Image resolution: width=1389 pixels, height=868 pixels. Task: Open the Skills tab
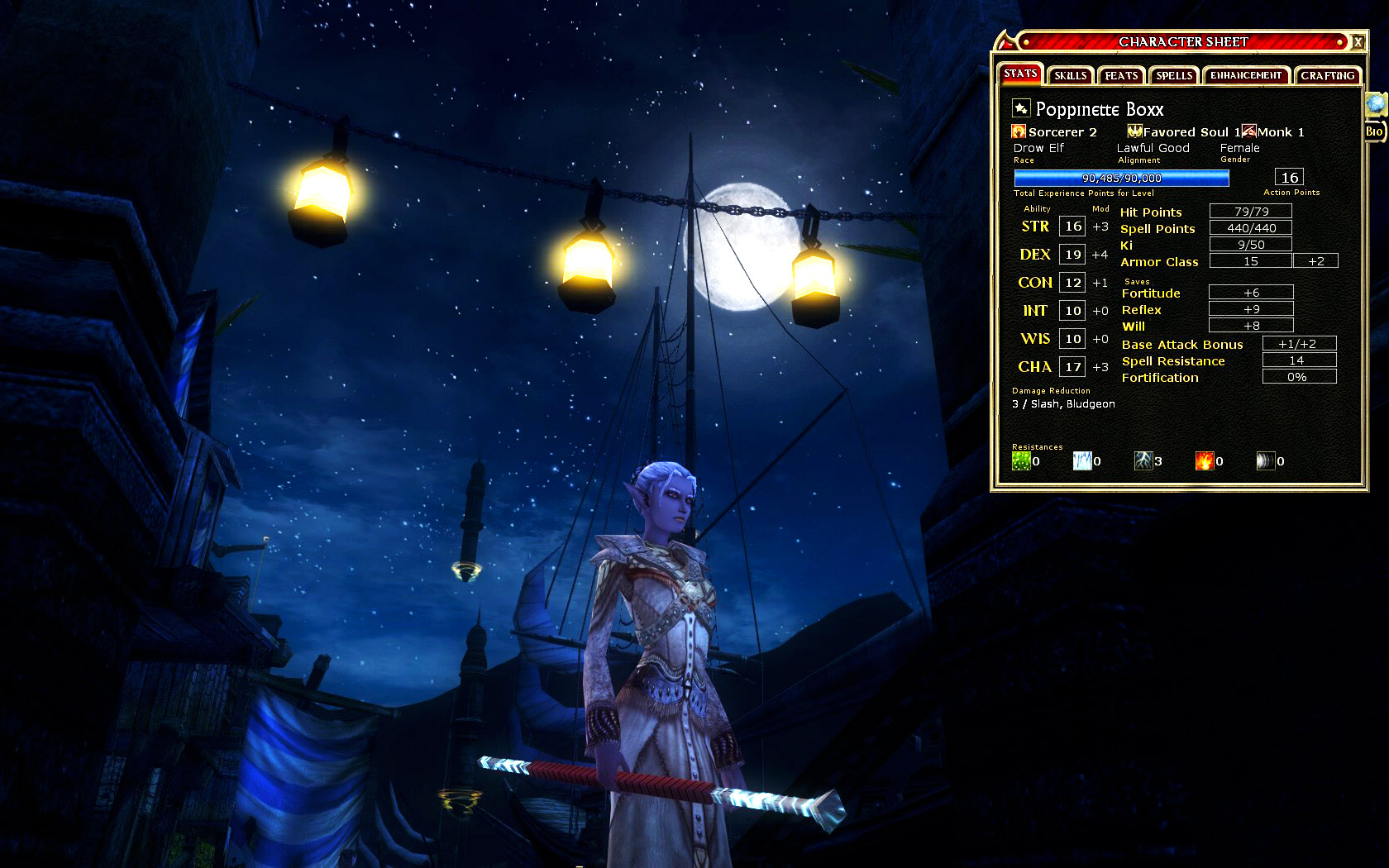point(1070,75)
